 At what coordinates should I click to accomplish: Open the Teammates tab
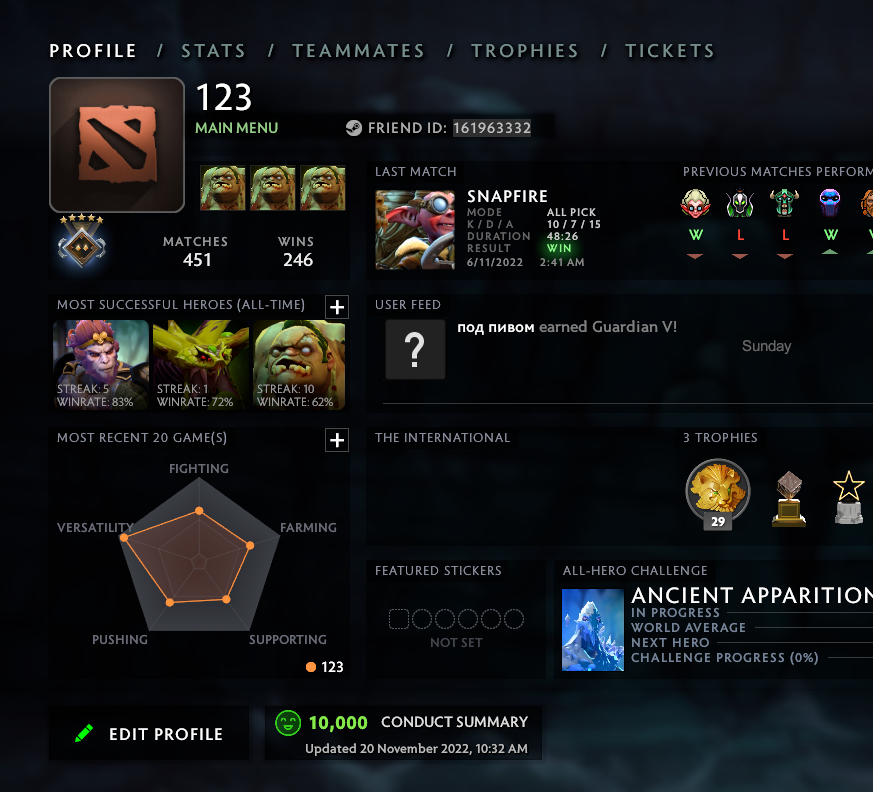click(x=358, y=51)
